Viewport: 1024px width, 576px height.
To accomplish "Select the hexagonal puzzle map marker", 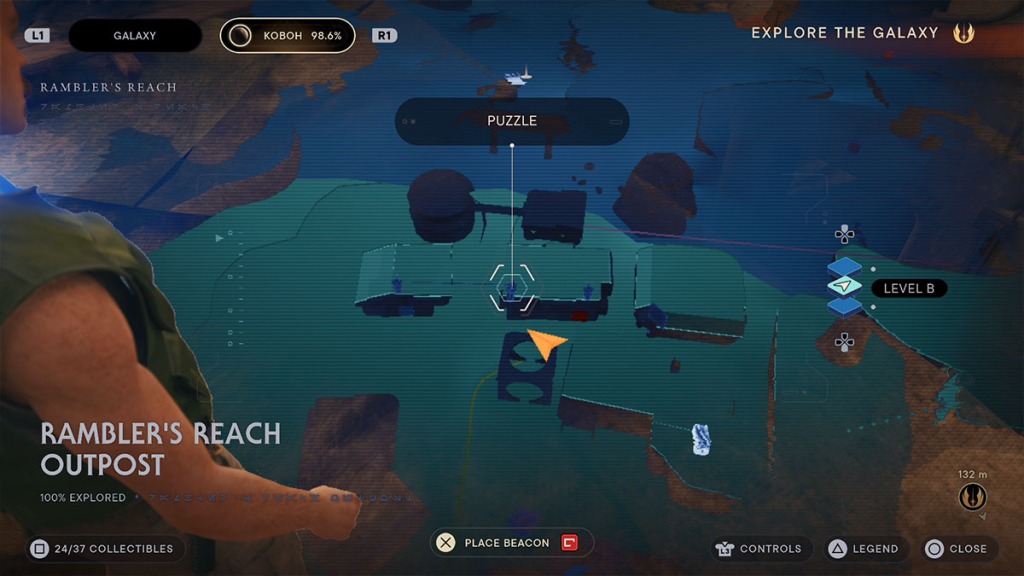I will pyautogui.click(x=512, y=289).
